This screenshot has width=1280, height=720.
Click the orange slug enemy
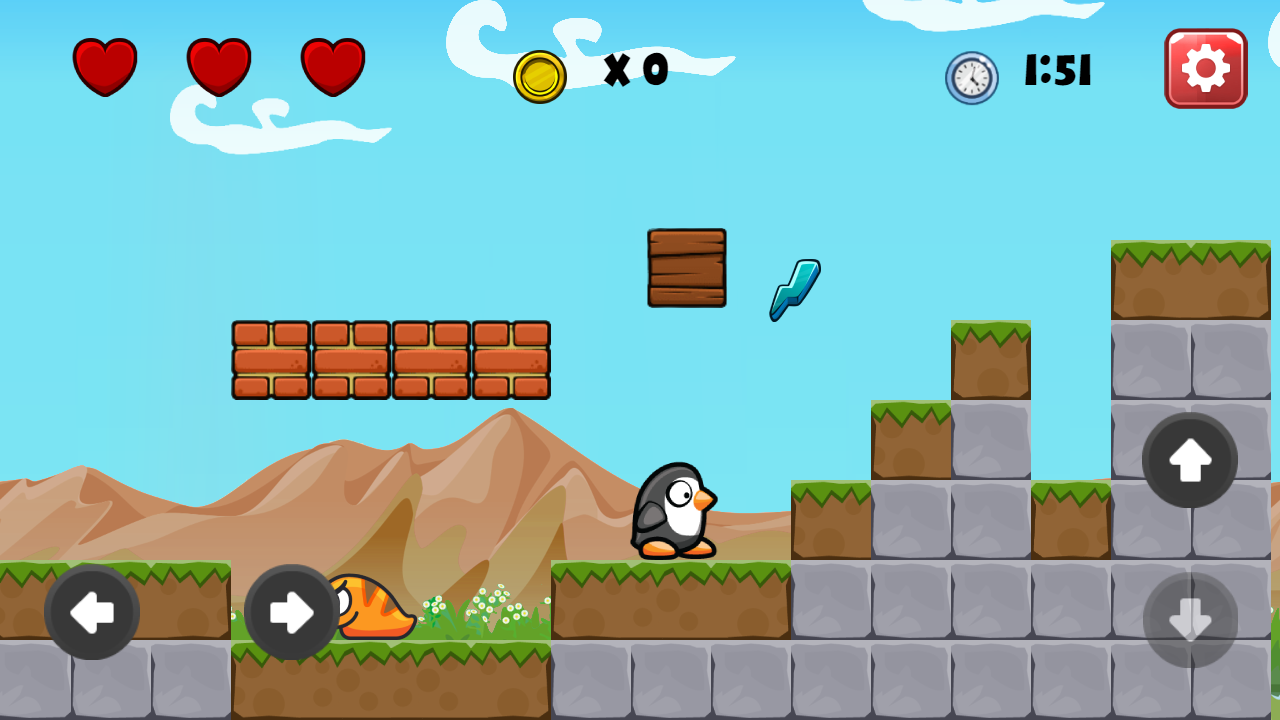(373, 608)
